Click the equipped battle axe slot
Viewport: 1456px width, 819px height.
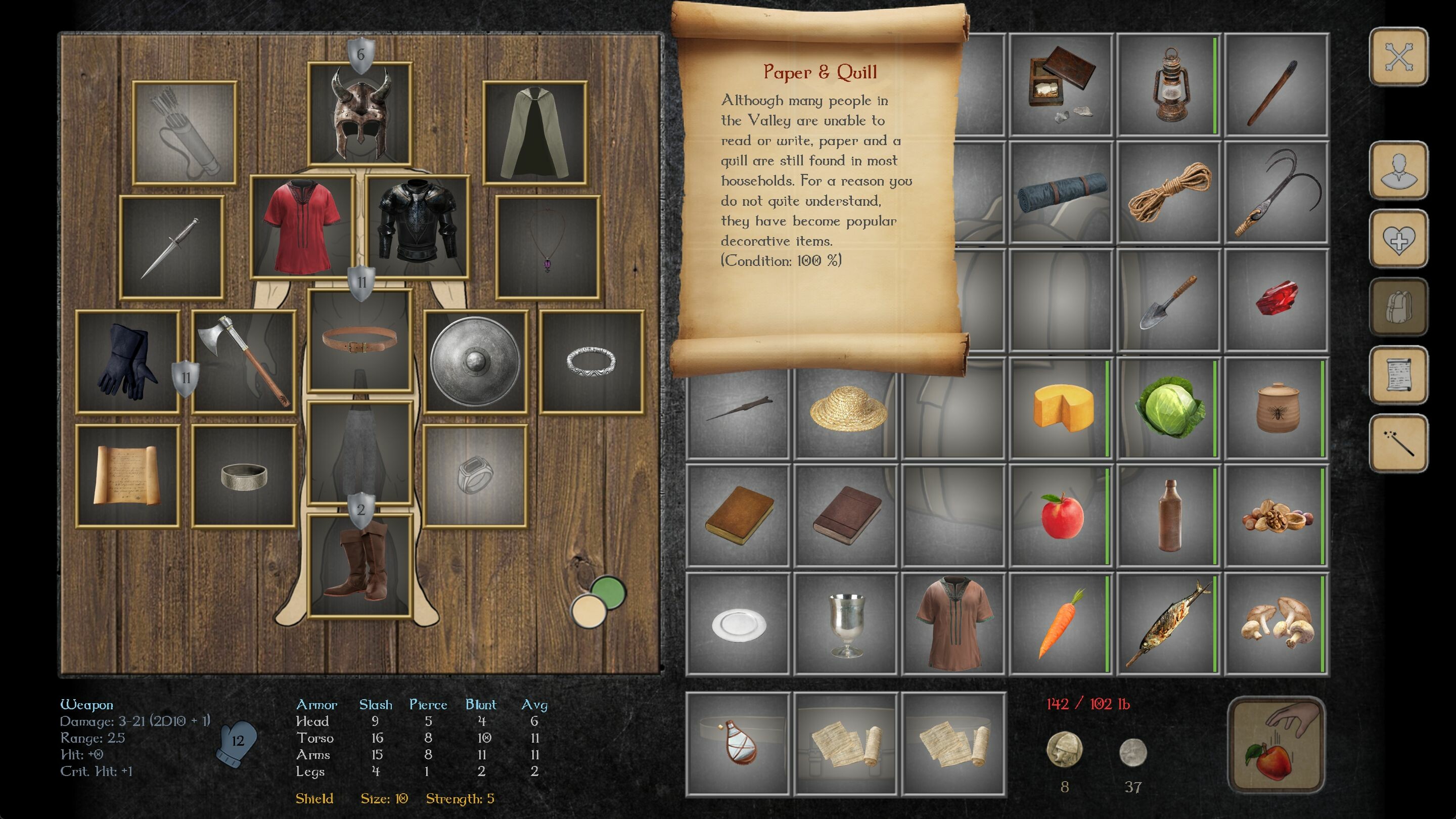[244, 361]
